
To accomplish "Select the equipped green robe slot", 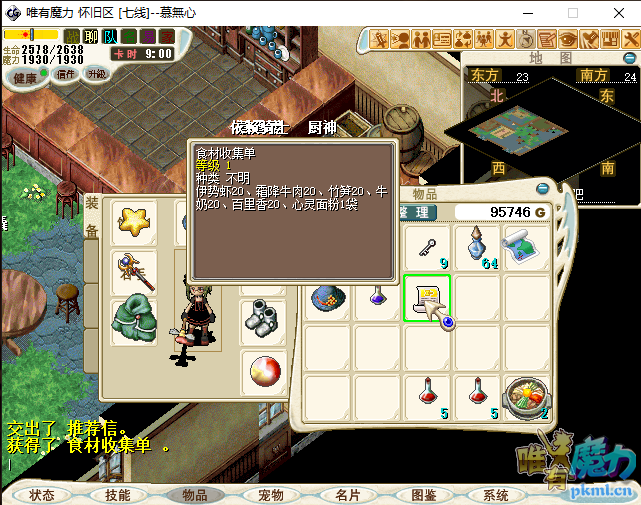I will click(133, 319).
